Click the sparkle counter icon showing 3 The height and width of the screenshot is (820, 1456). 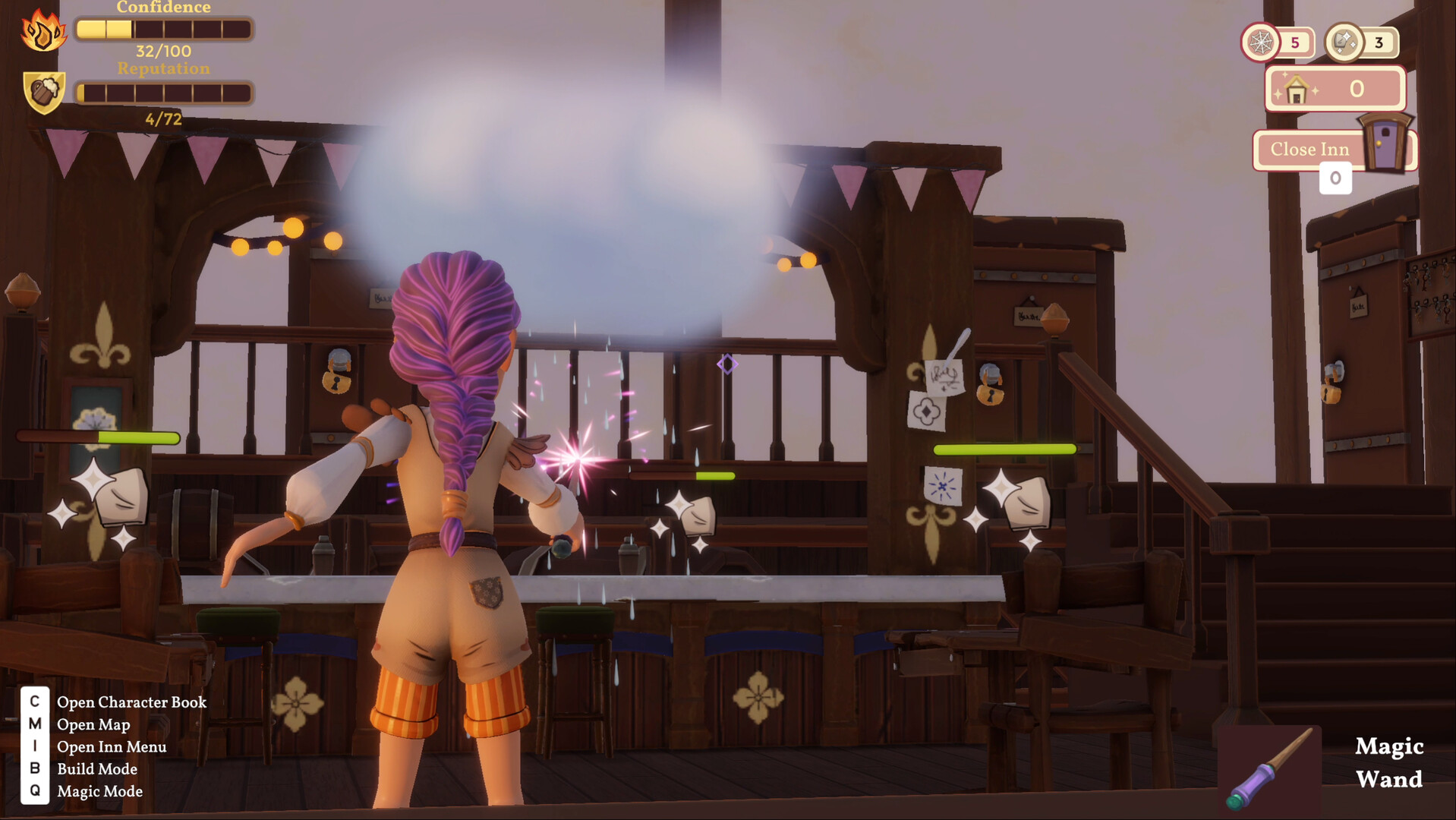tap(1344, 43)
